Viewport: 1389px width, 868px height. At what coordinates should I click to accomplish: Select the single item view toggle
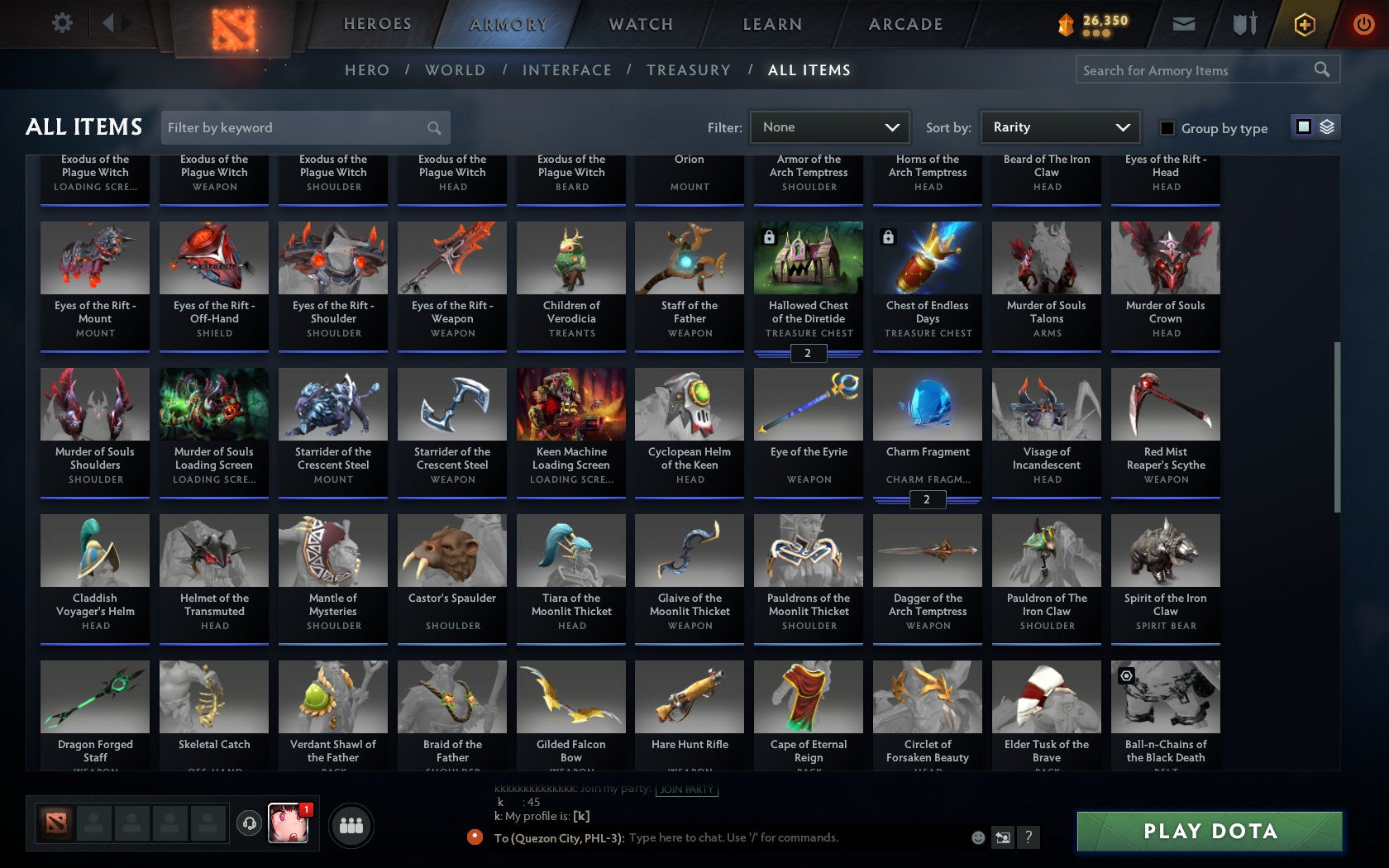pos(1303,127)
